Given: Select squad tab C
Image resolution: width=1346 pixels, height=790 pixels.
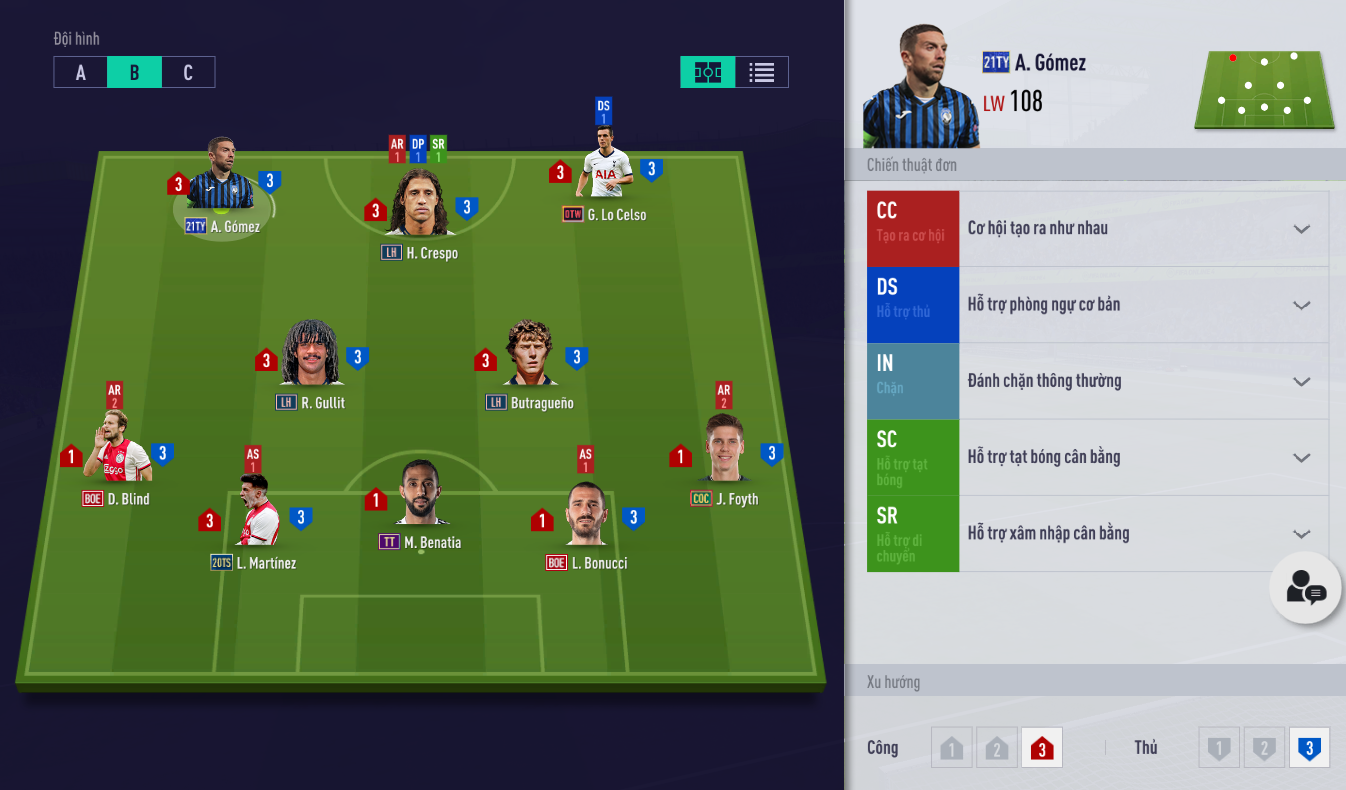Looking at the screenshot, I should coord(188,72).
